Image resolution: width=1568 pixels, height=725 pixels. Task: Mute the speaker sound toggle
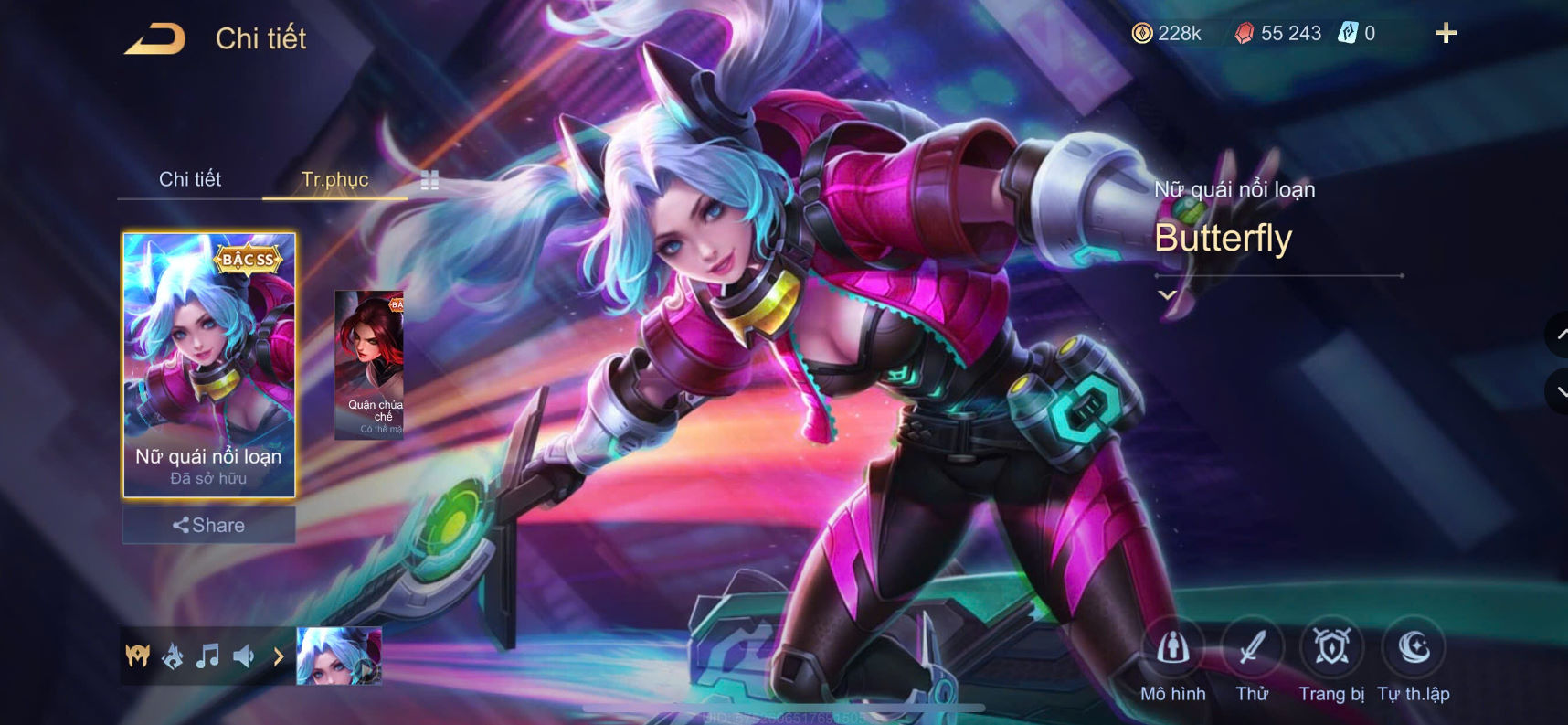tap(244, 655)
